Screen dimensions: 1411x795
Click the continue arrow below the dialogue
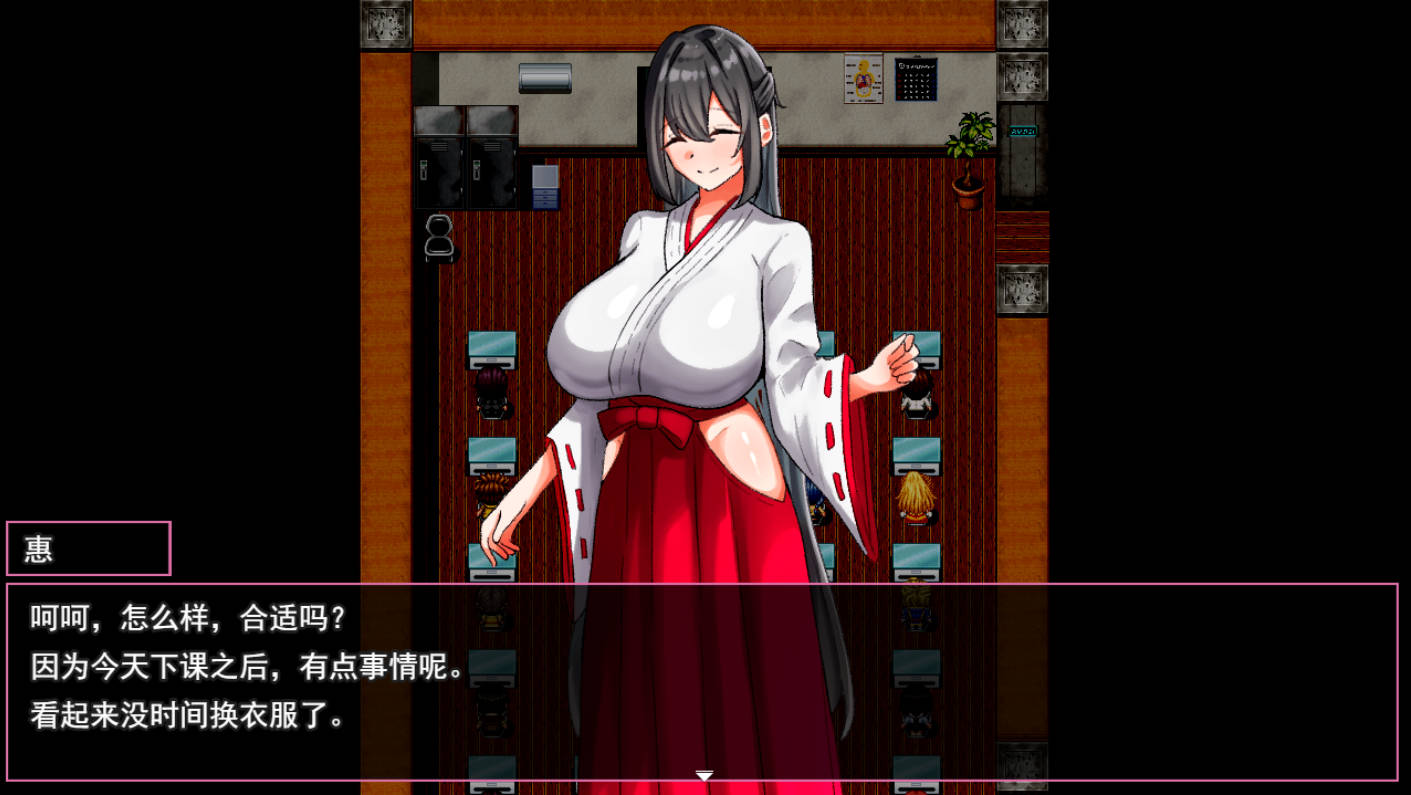[705, 774]
